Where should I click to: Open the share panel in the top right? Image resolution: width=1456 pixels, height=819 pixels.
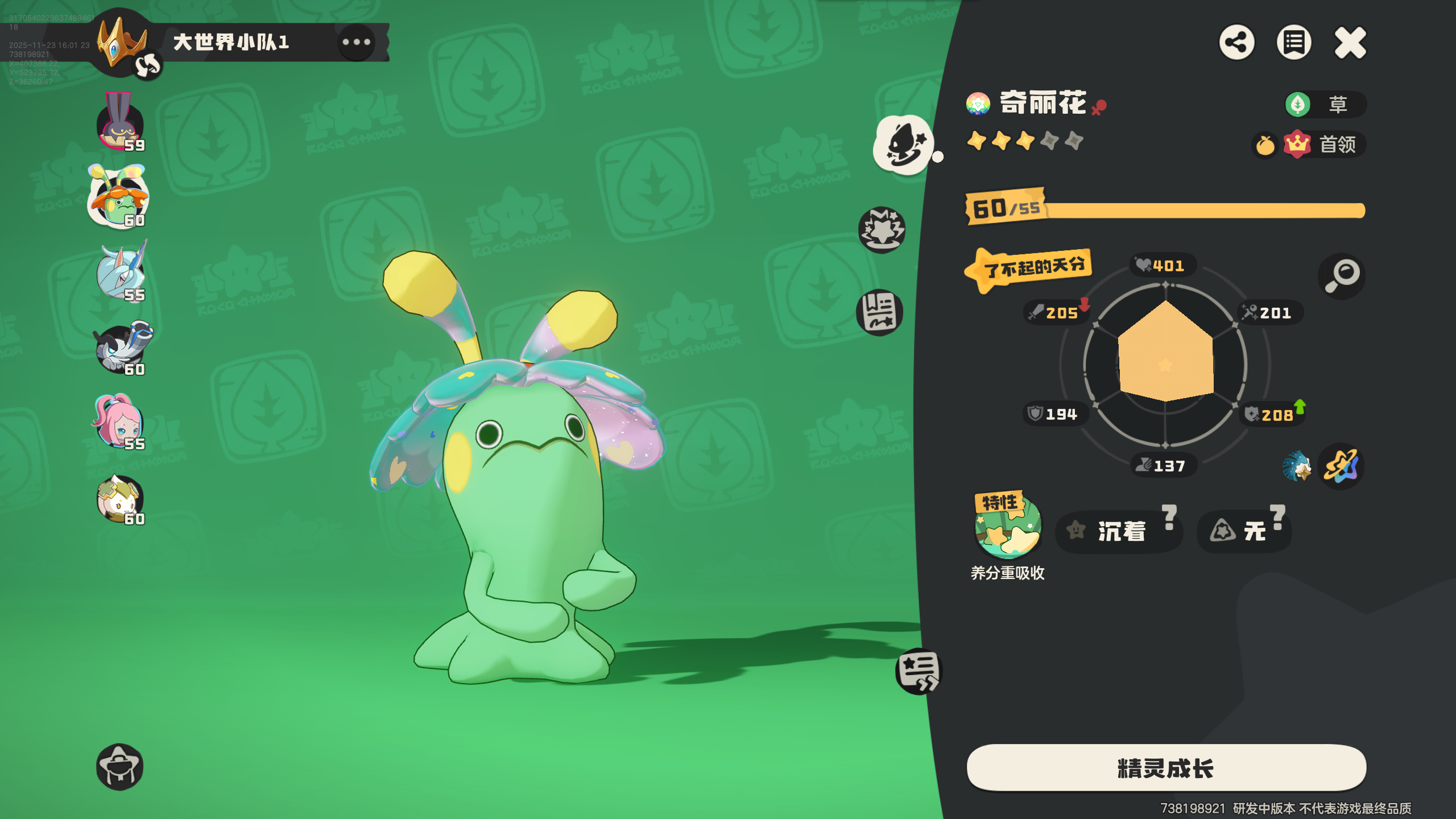(1238, 42)
